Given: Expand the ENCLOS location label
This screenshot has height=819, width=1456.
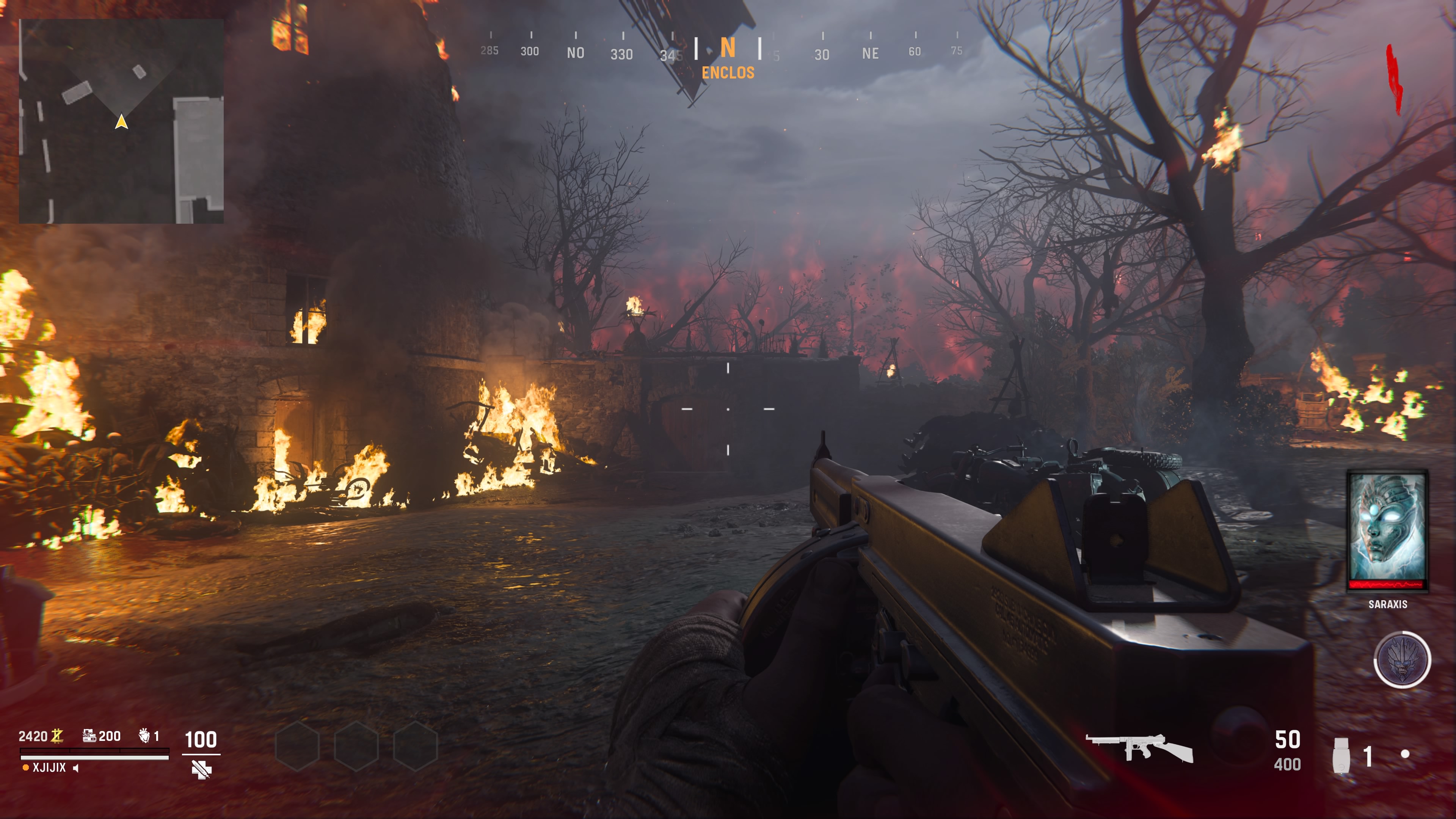Looking at the screenshot, I should 728,72.
